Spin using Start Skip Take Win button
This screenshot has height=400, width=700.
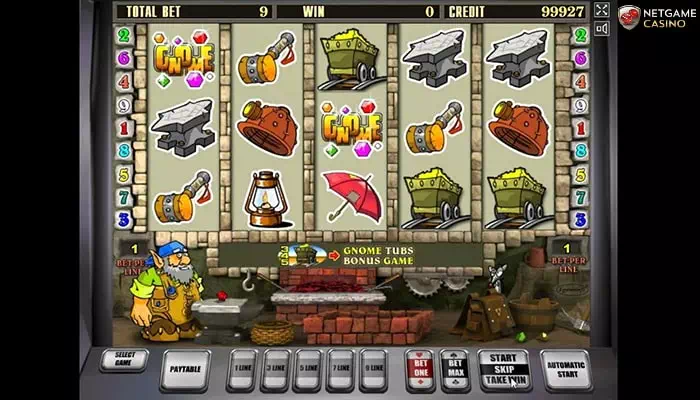click(x=504, y=369)
